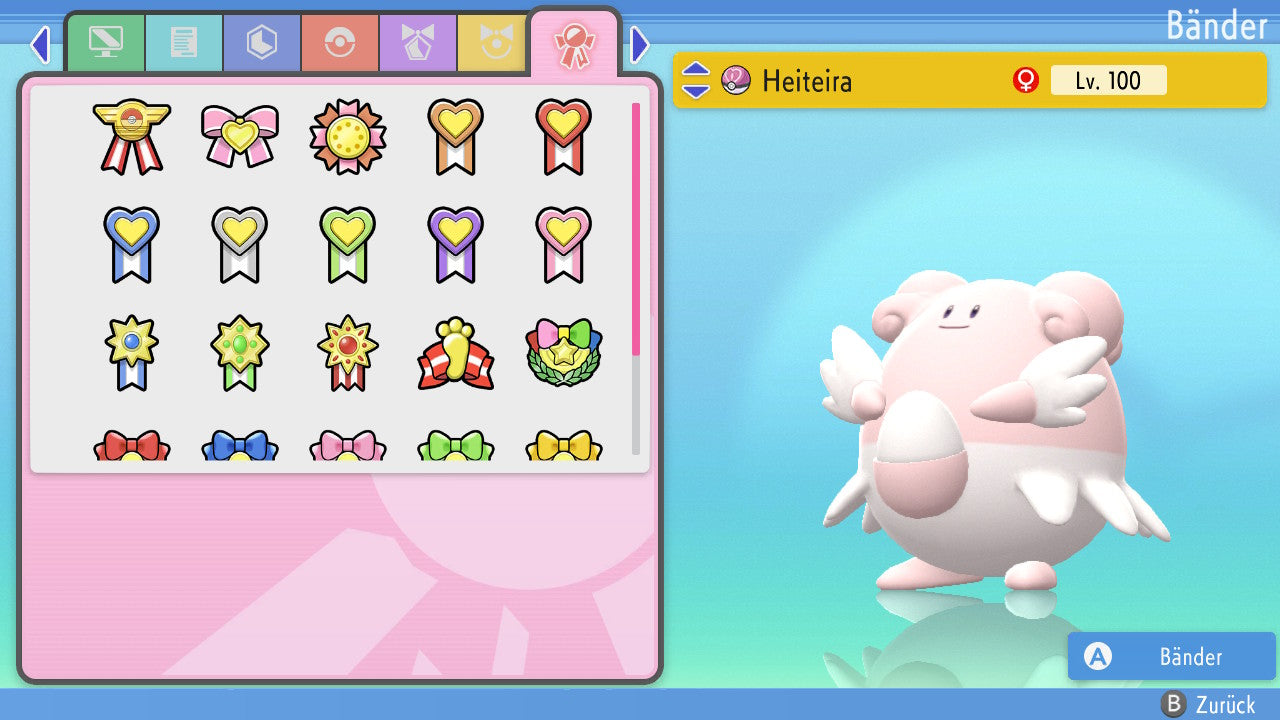Select the blue hexagon stats tab
Screen dimensions: 1280x720
pos(262,43)
